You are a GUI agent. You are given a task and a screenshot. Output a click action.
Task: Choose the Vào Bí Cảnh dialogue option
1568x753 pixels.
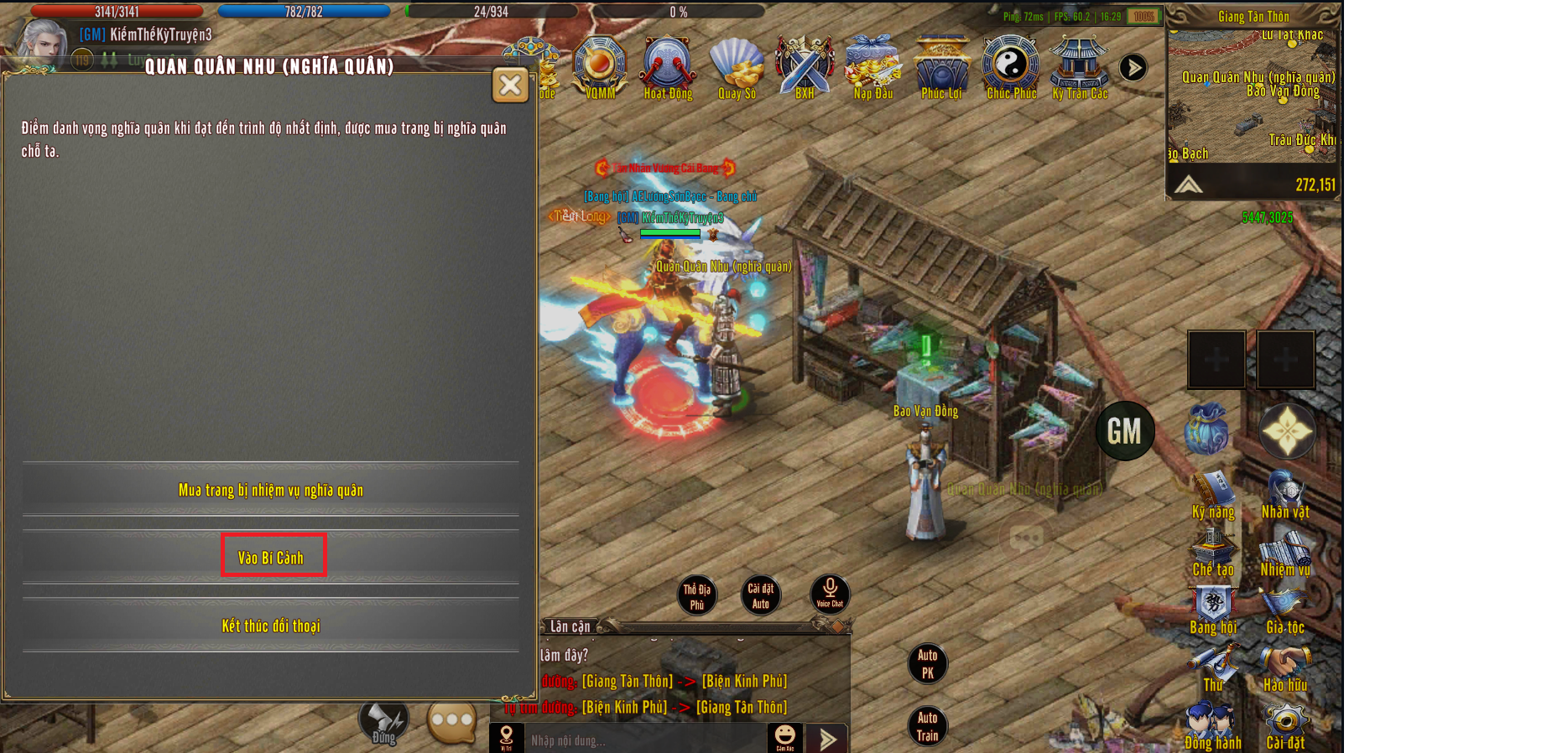pos(272,557)
